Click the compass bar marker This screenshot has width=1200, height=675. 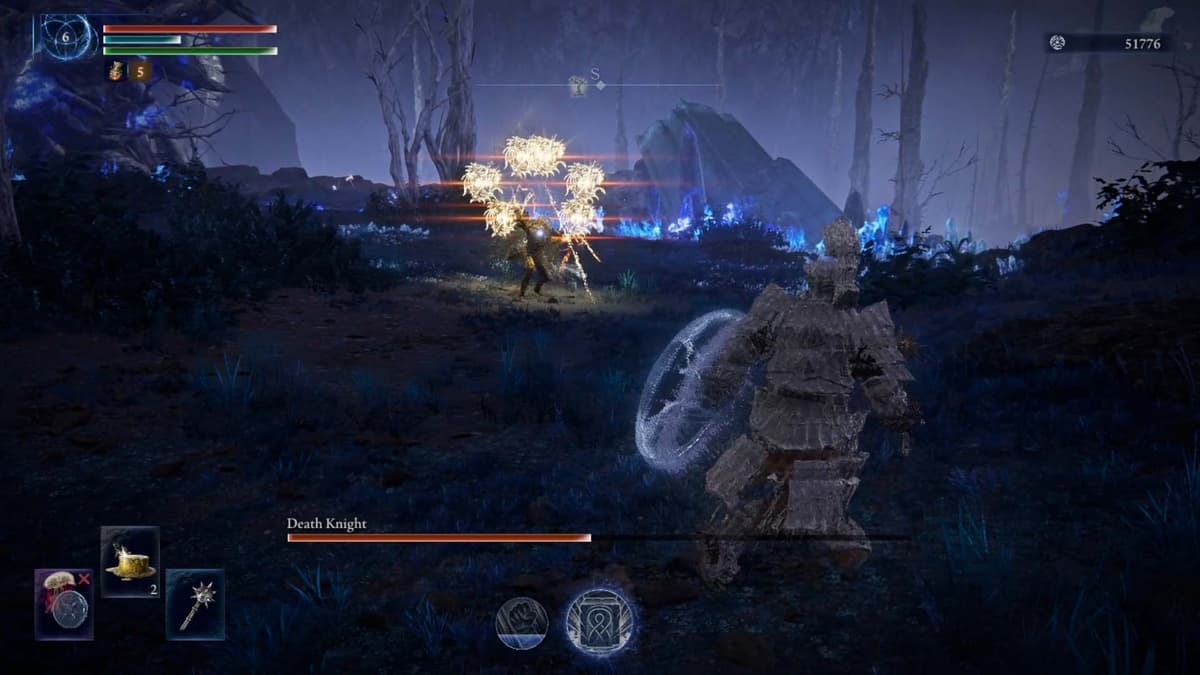(x=579, y=87)
